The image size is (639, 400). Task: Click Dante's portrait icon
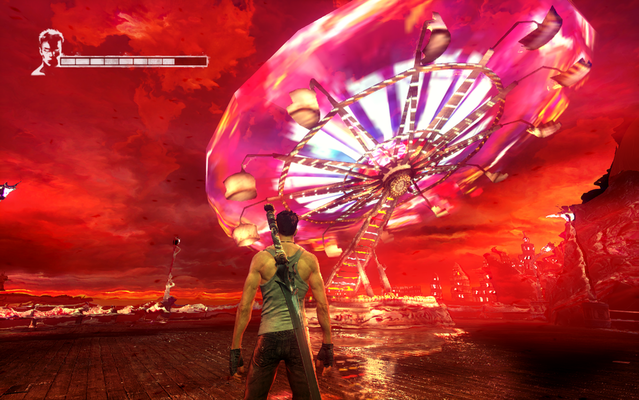click(x=46, y=52)
